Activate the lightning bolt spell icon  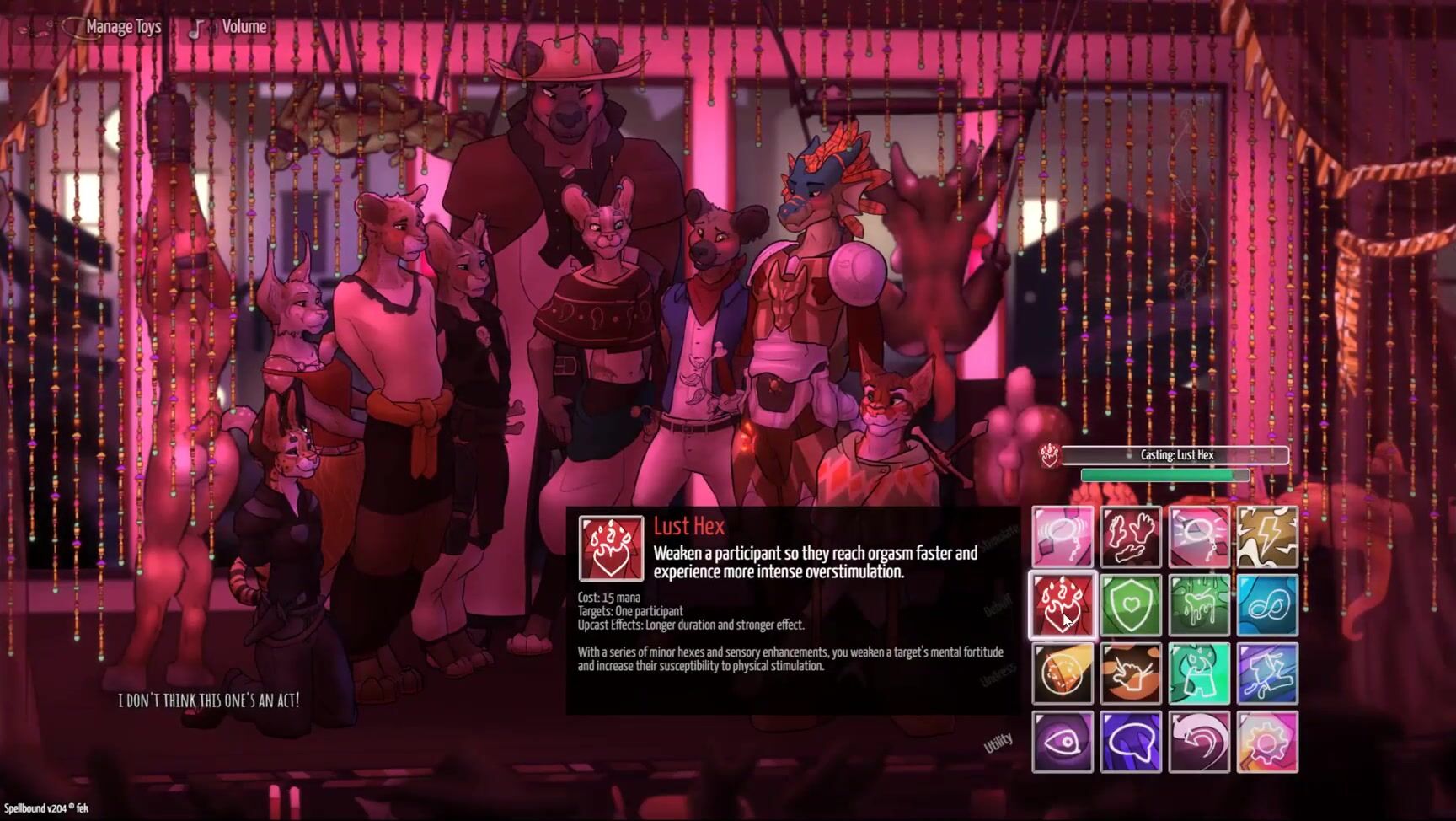point(1267,536)
